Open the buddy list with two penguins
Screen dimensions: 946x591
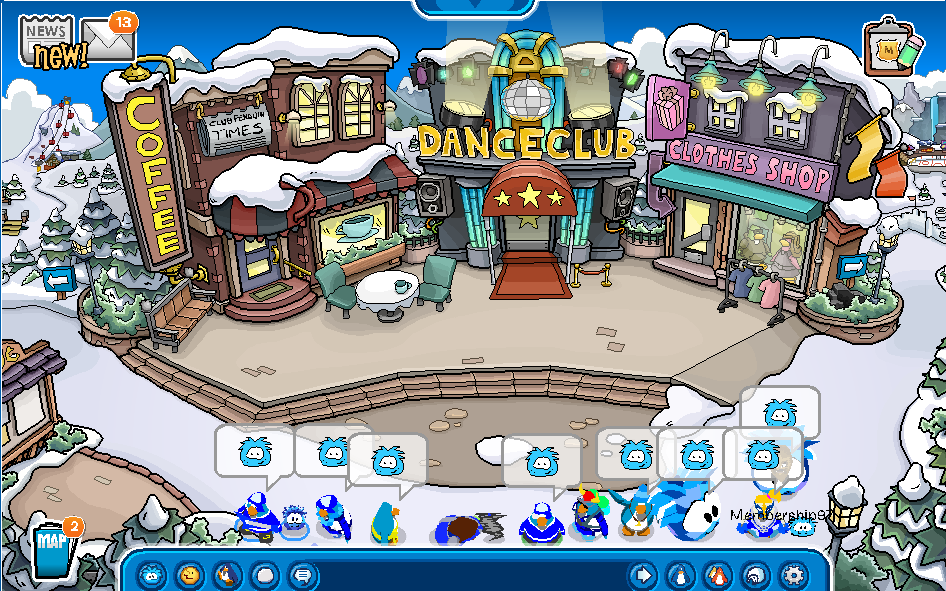tap(718, 575)
